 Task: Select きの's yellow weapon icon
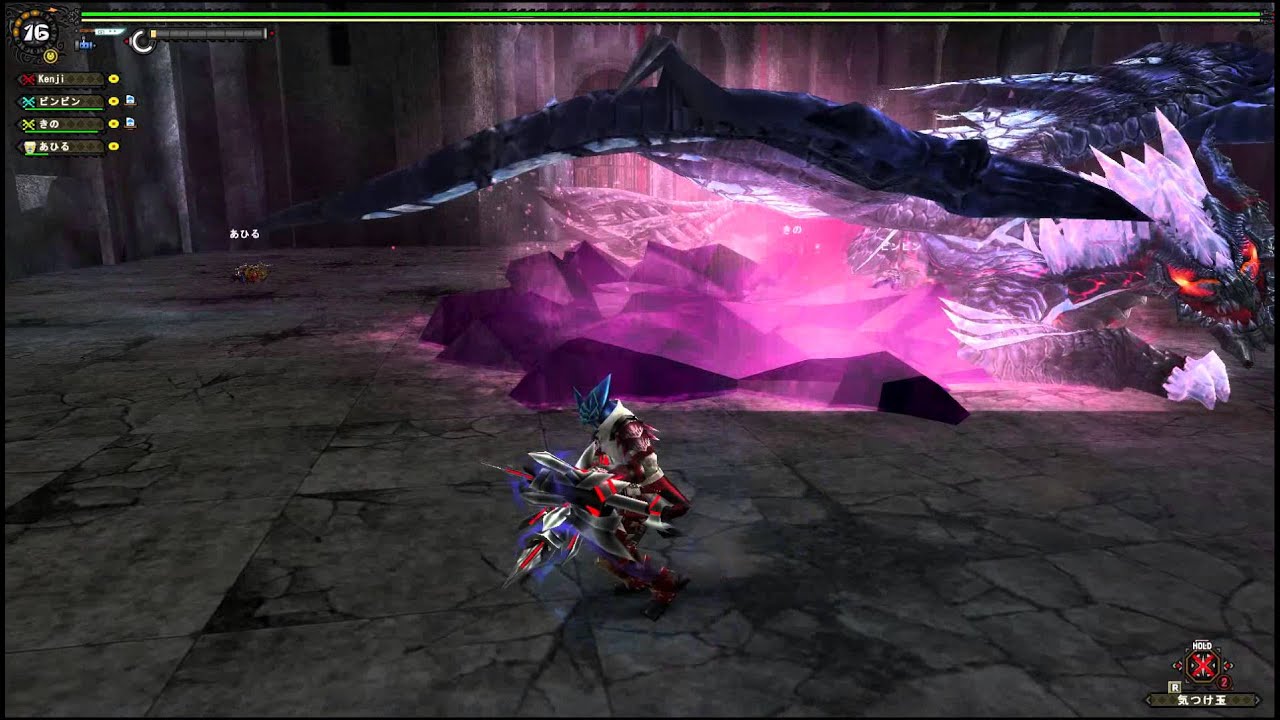(27, 122)
